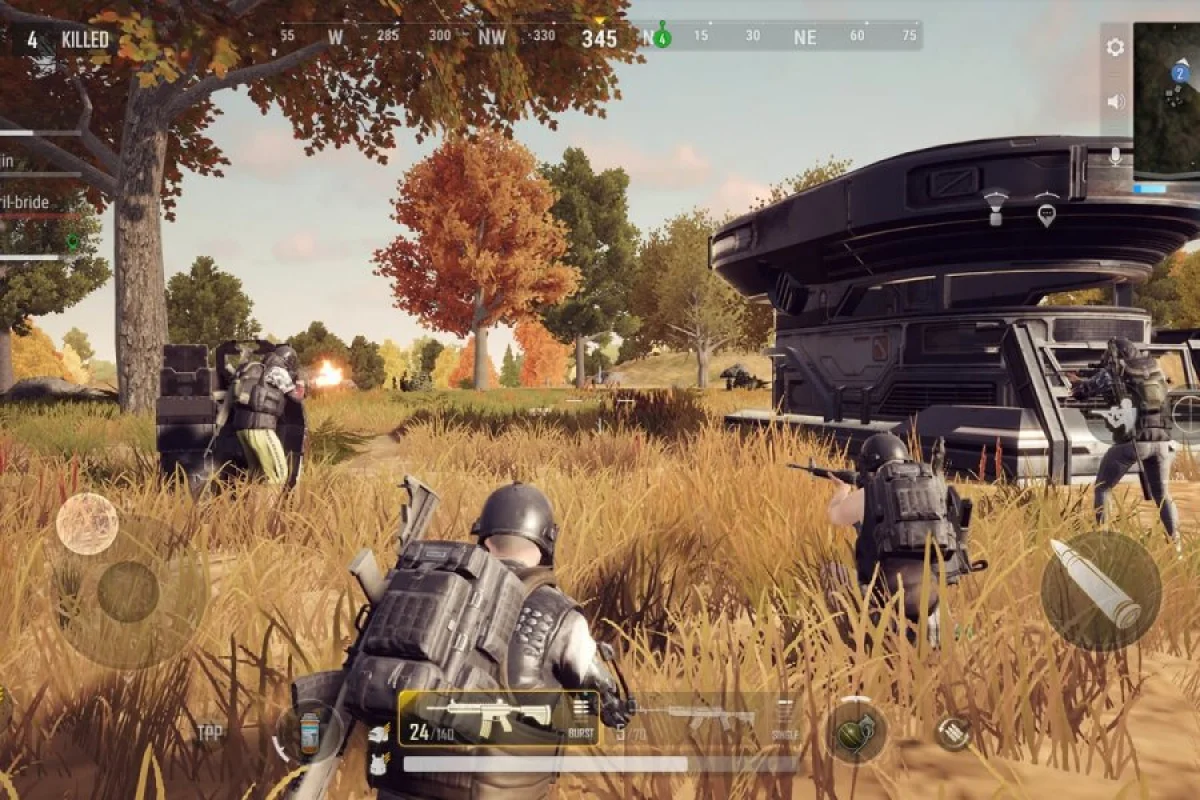The width and height of the screenshot is (1200, 800).
Task: Change the BURST fire mode
Action: pyautogui.click(x=581, y=718)
